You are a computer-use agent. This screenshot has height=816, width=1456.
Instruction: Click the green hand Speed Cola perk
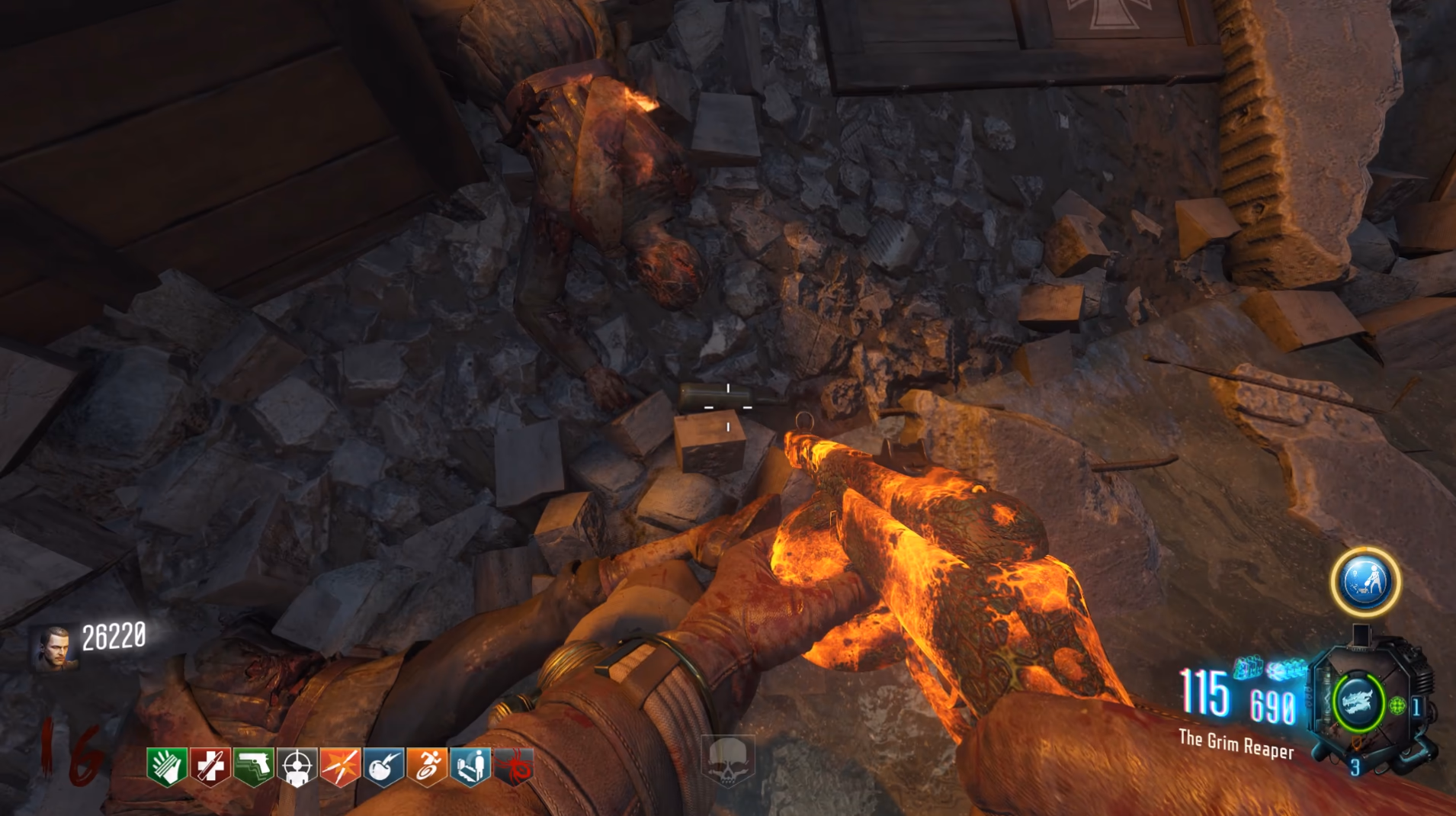pos(167,766)
